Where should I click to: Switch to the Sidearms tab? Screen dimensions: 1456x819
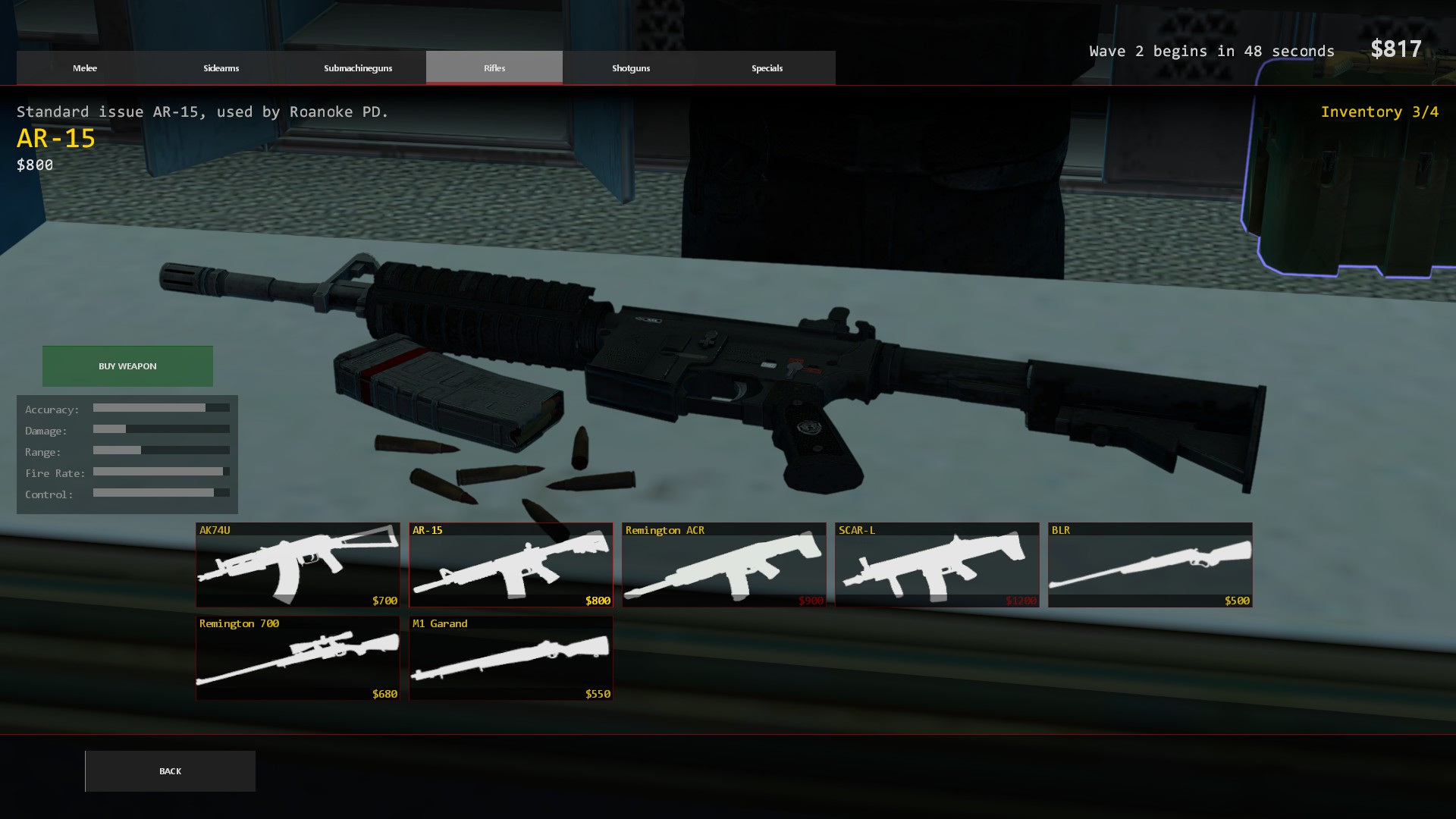[221, 67]
